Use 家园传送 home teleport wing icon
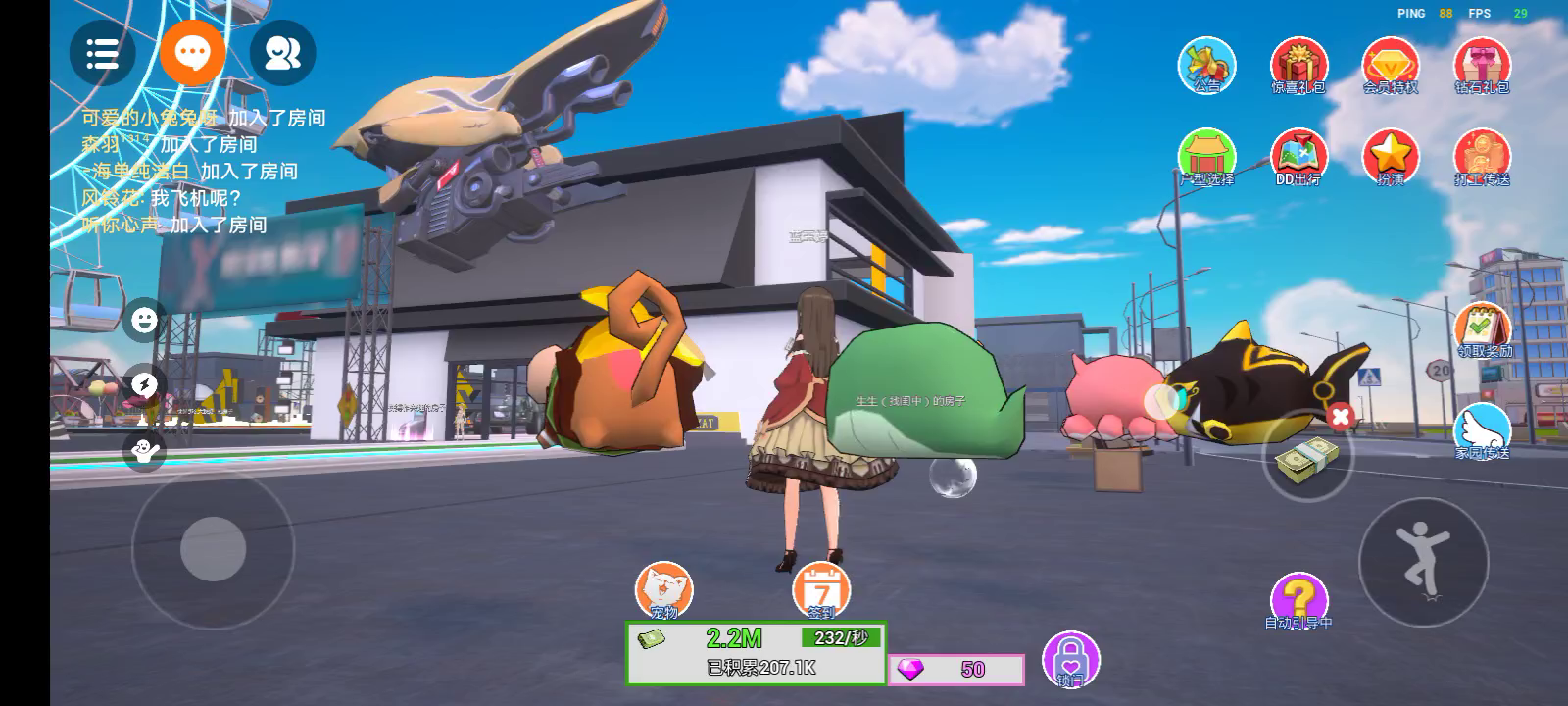Screen dimensions: 1568x706 coord(1482,431)
